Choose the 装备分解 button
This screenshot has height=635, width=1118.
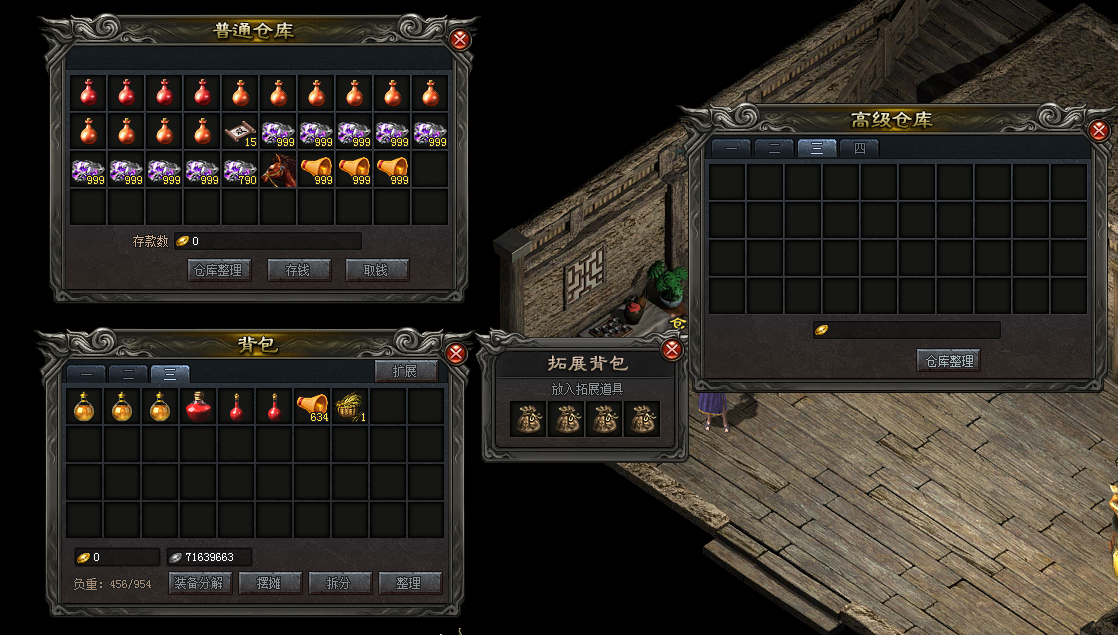(x=202, y=583)
